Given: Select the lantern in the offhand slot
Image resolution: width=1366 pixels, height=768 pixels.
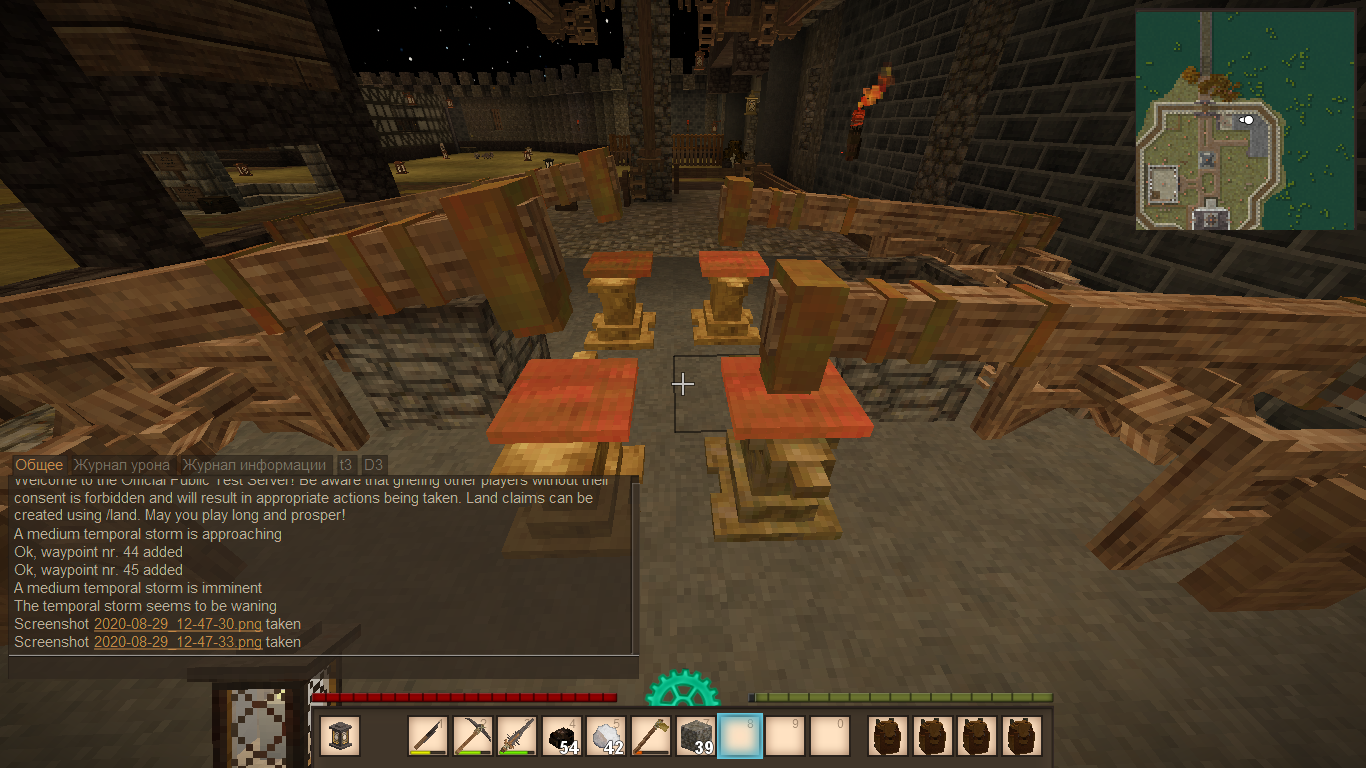Looking at the screenshot, I should pyautogui.click(x=340, y=737).
